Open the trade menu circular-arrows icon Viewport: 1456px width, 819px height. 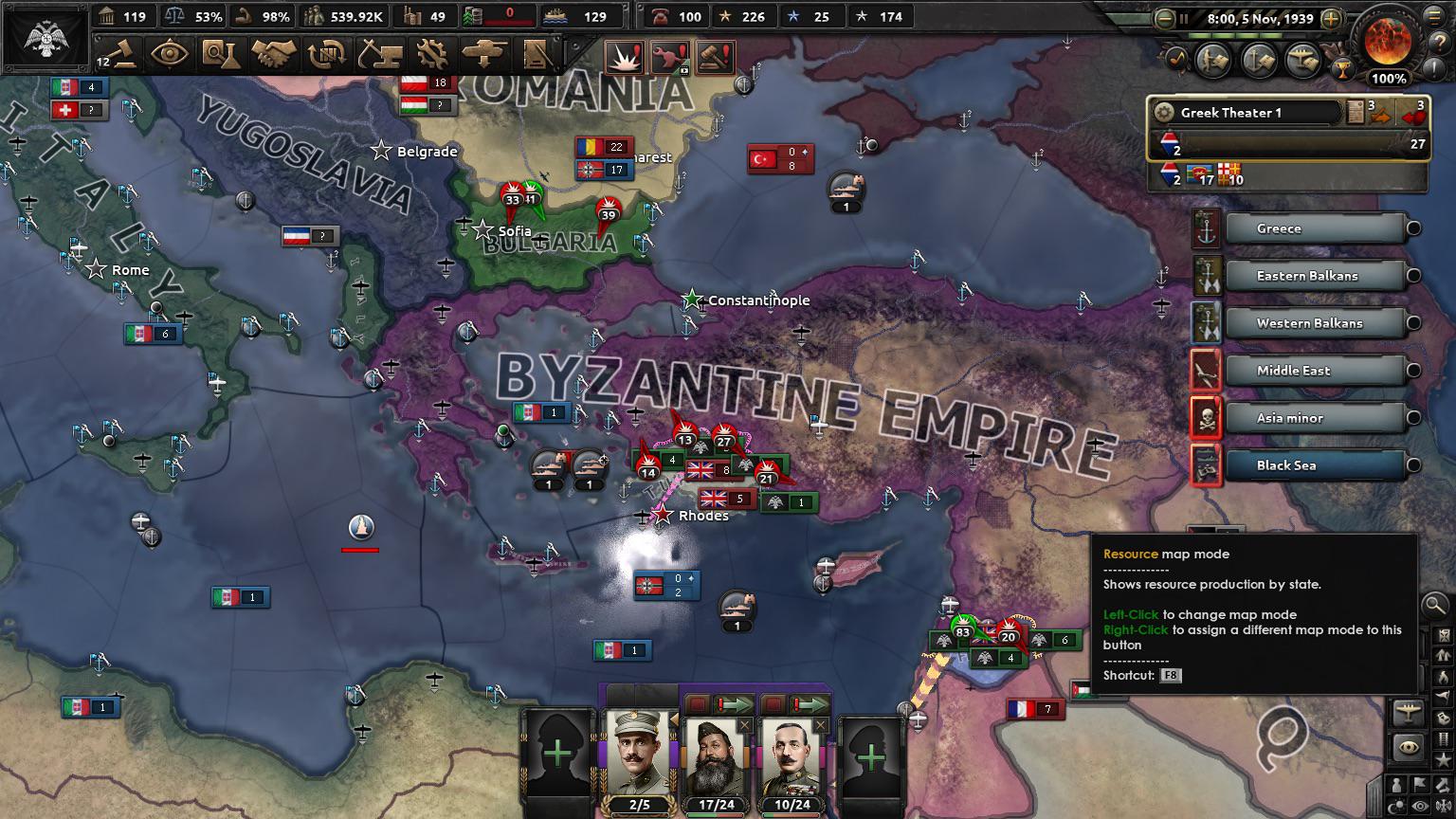point(325,55)
